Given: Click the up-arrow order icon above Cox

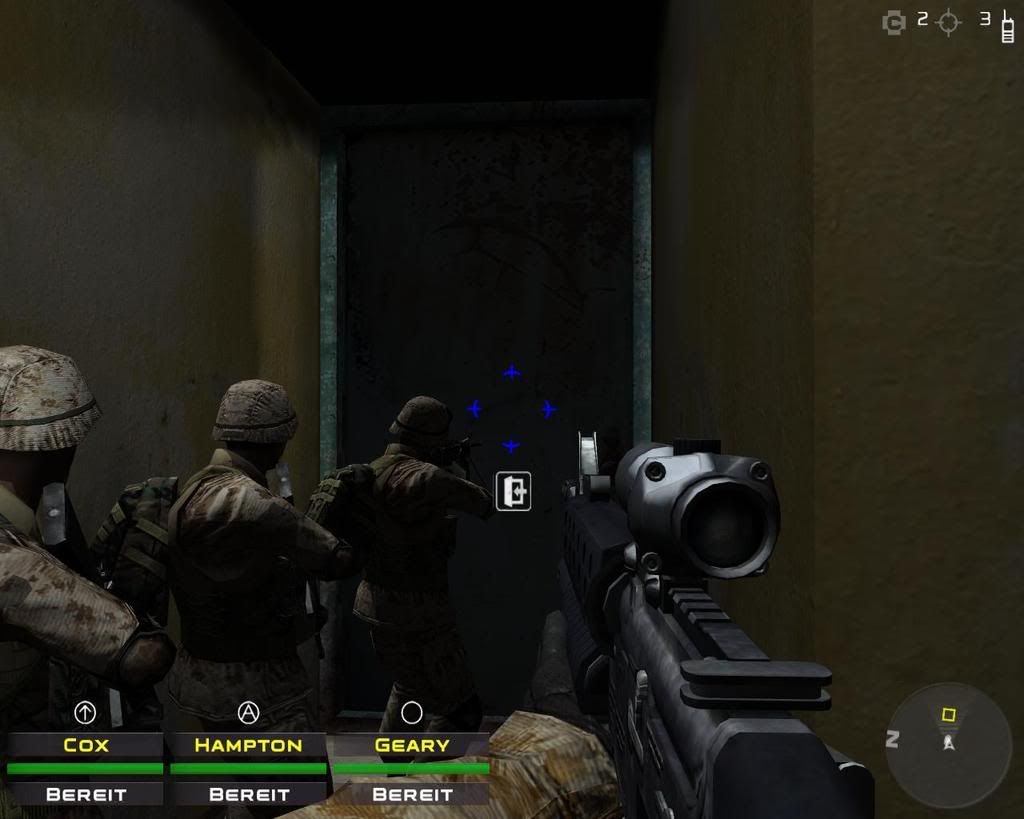Looking at the screenshot, I should point(85,712).
